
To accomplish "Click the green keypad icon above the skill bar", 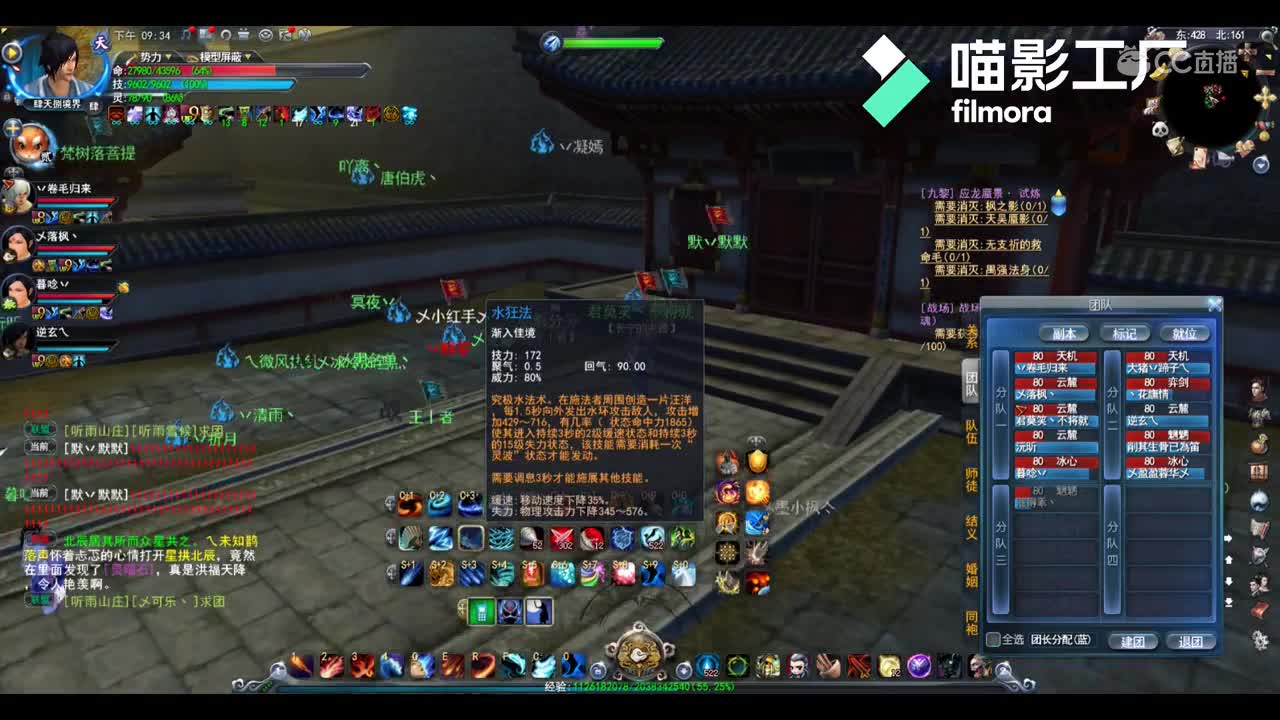I will (x=481, y=610).
